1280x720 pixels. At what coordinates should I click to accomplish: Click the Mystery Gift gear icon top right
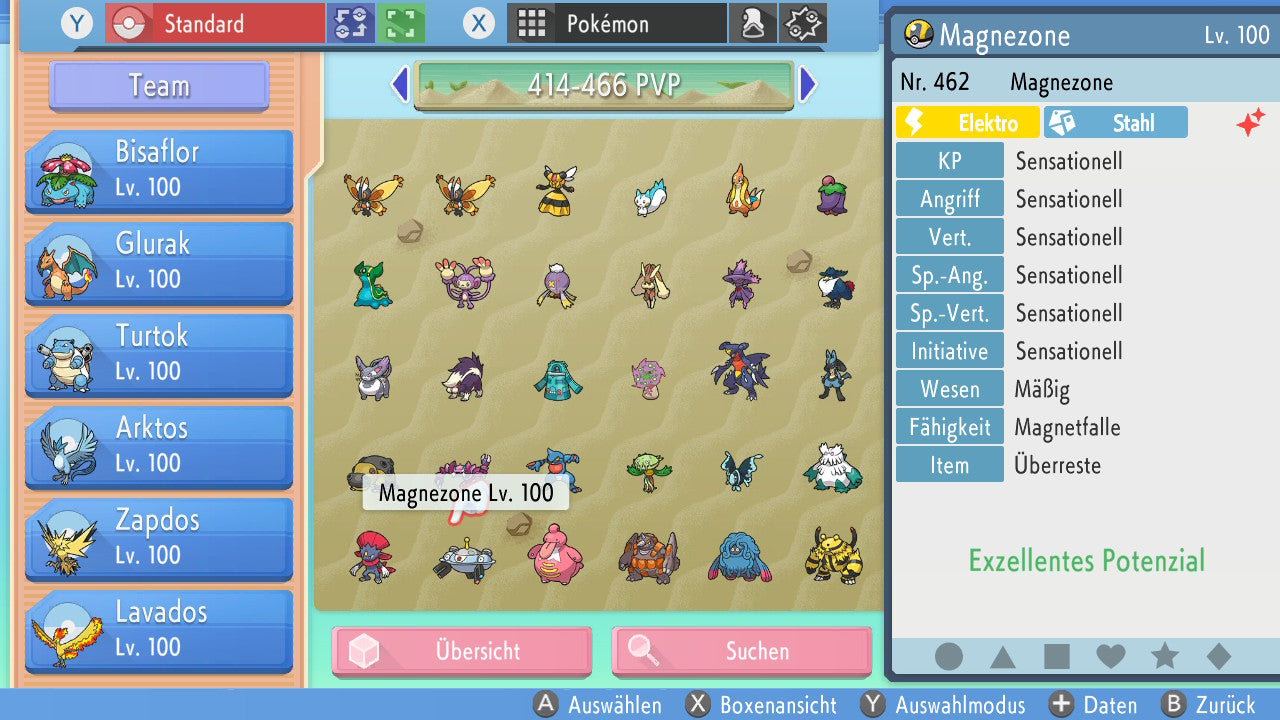click(803, 22)
